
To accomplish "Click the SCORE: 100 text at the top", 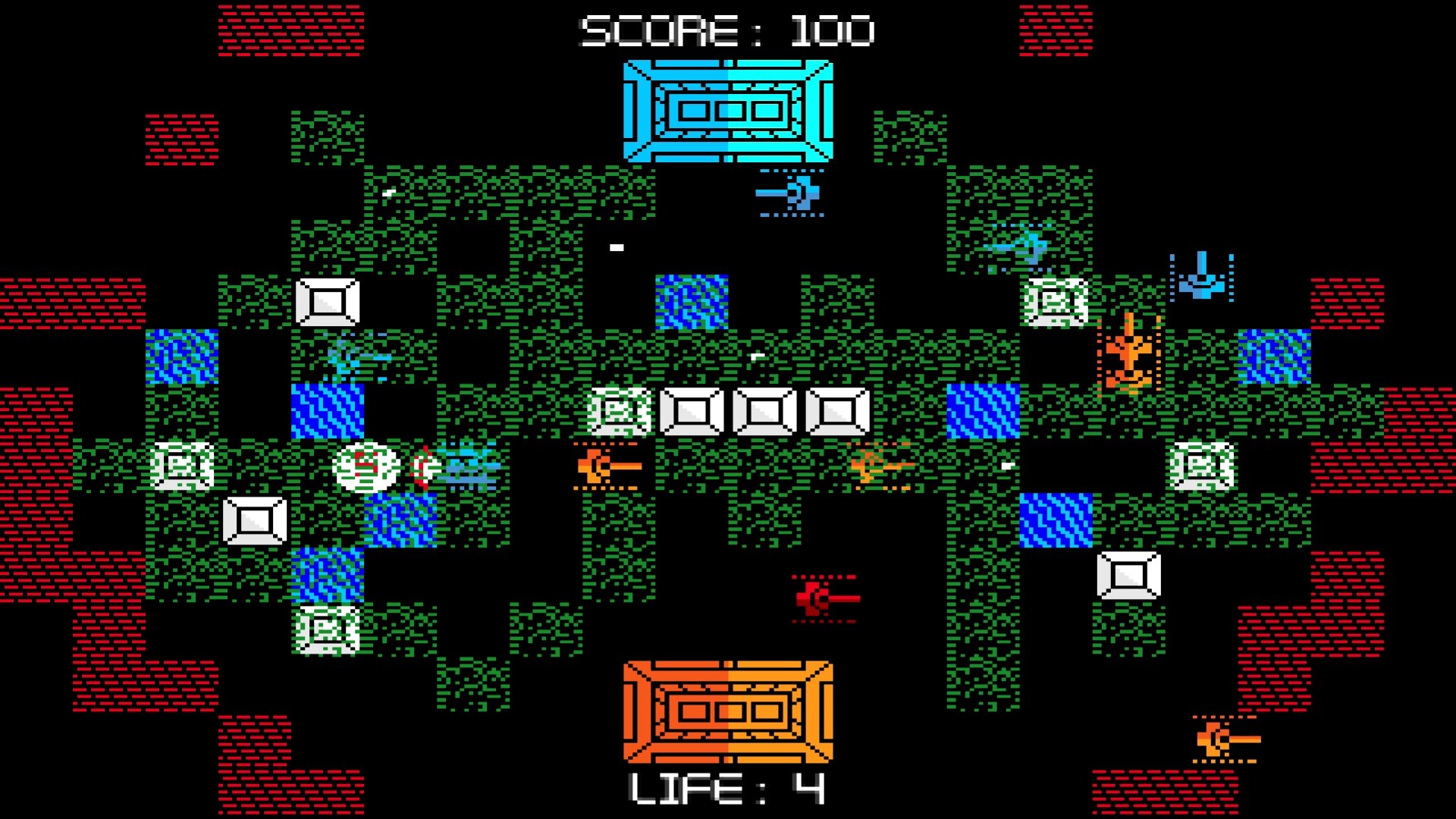I will [x=726, y=29].
